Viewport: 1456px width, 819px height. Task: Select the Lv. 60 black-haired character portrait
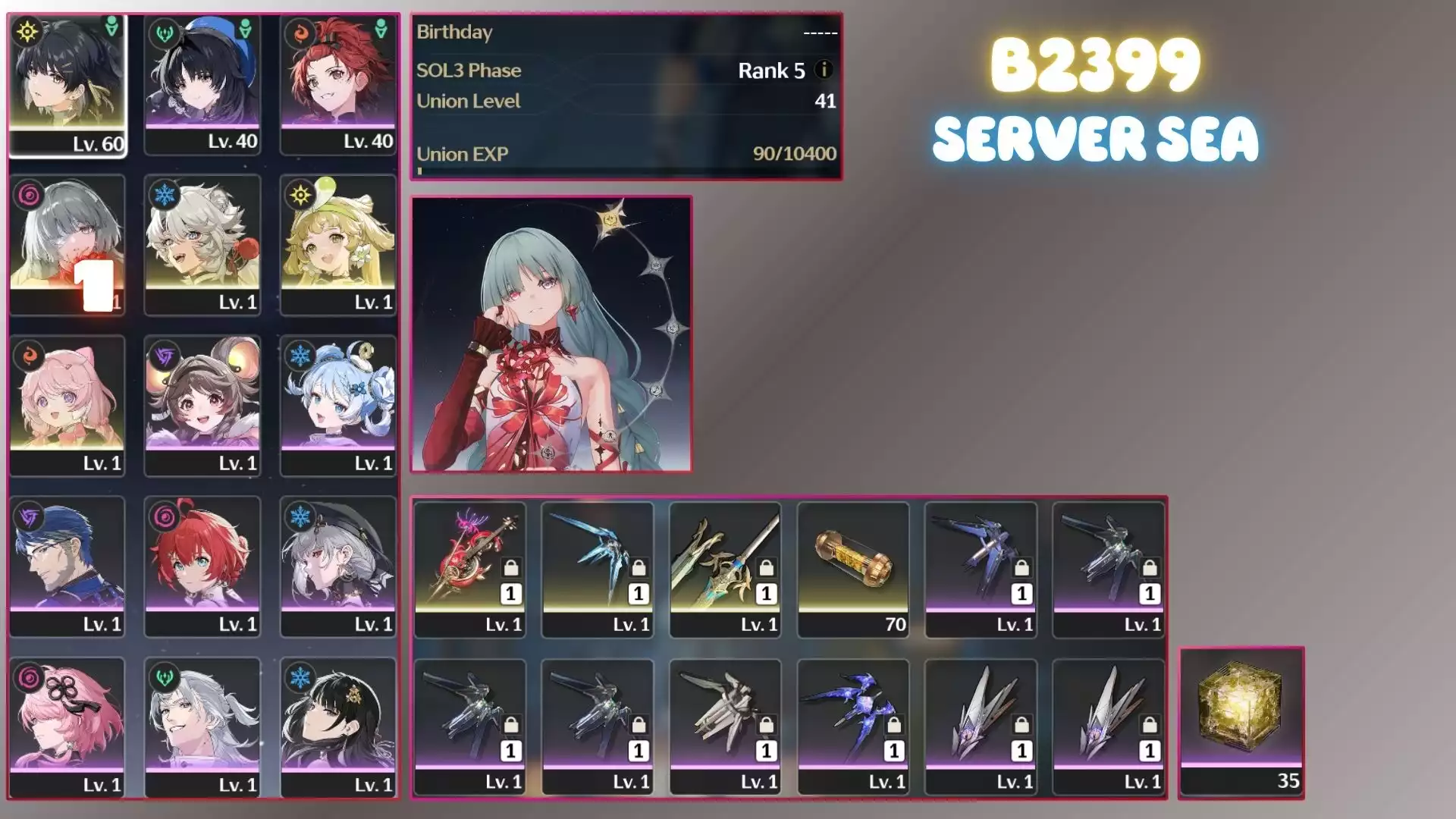pos(67,83)
